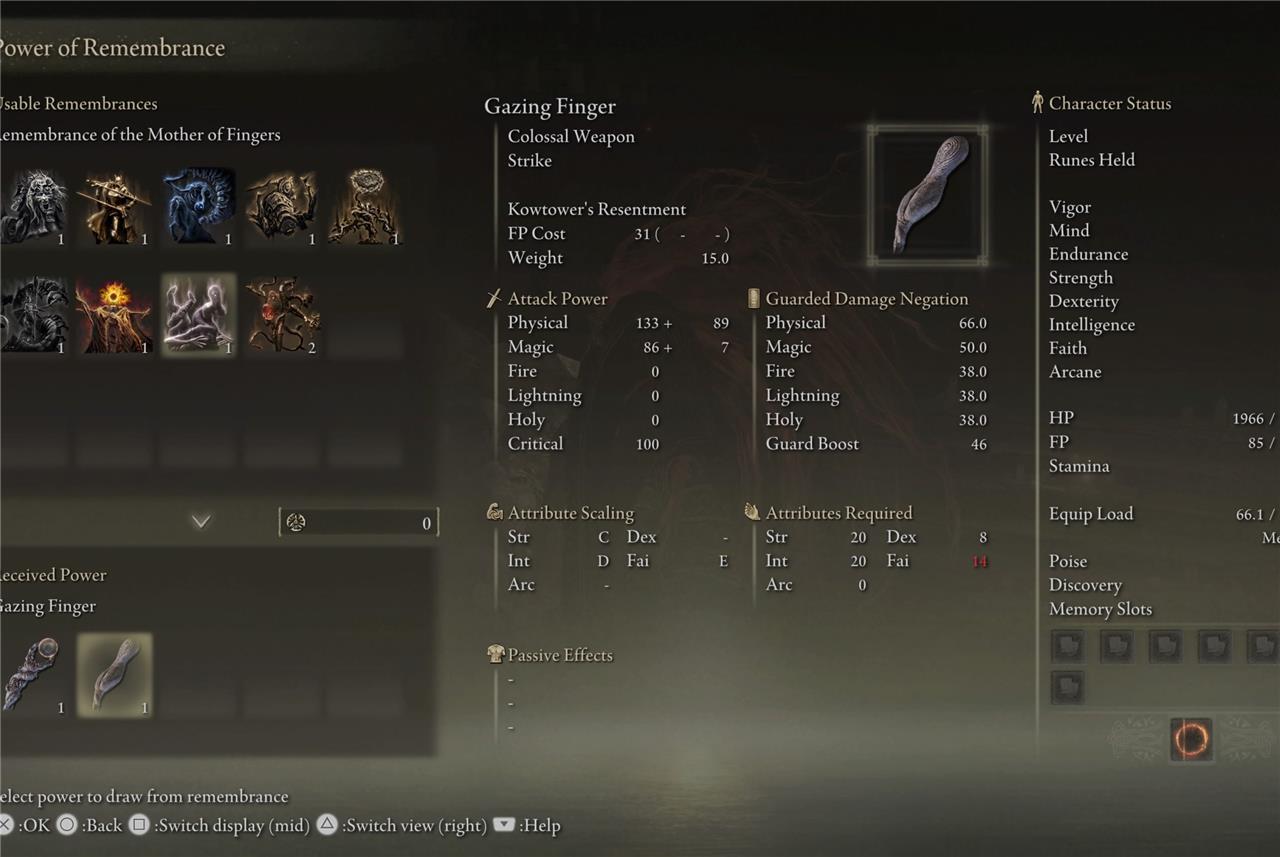Screen dimensions: 1280x857
Task: Select the grey wild-haired face remembrance
Action: [33, 206]
